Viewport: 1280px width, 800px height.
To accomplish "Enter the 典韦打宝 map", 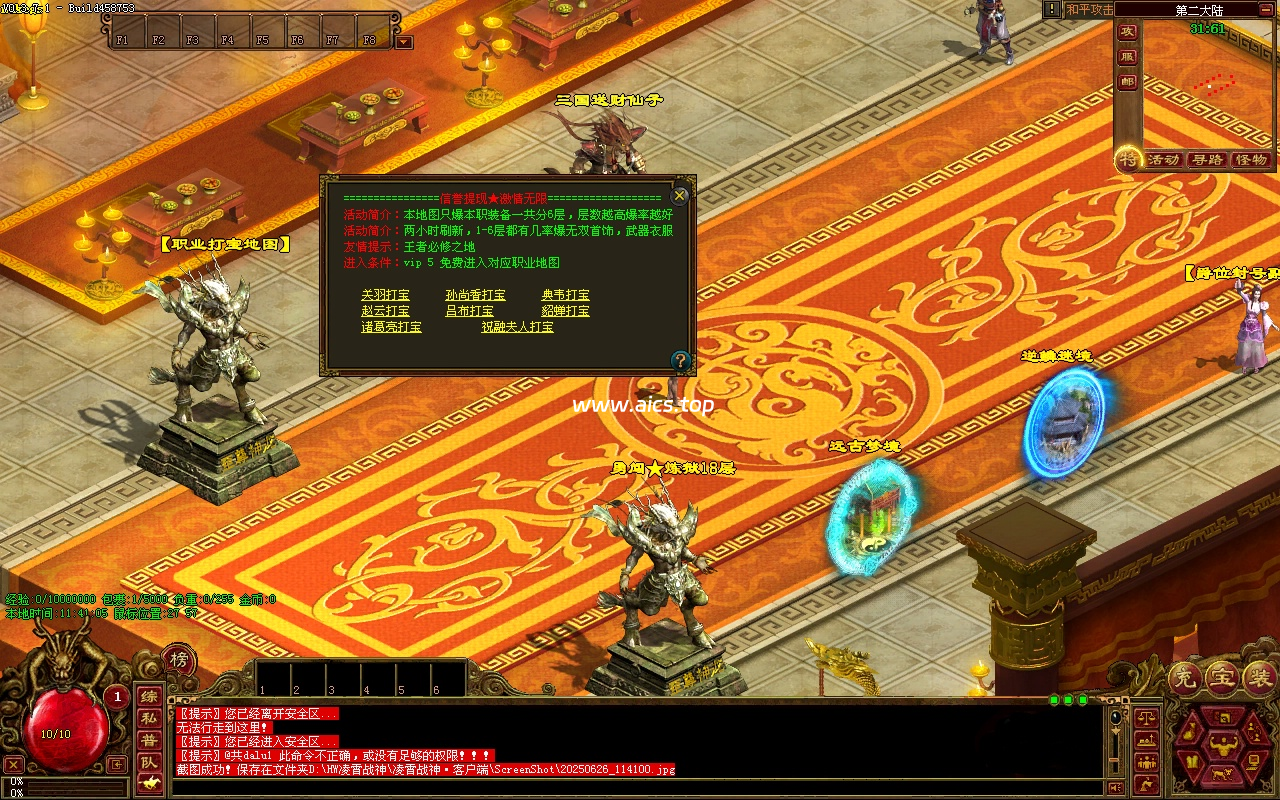I will [x=565, y=295].
